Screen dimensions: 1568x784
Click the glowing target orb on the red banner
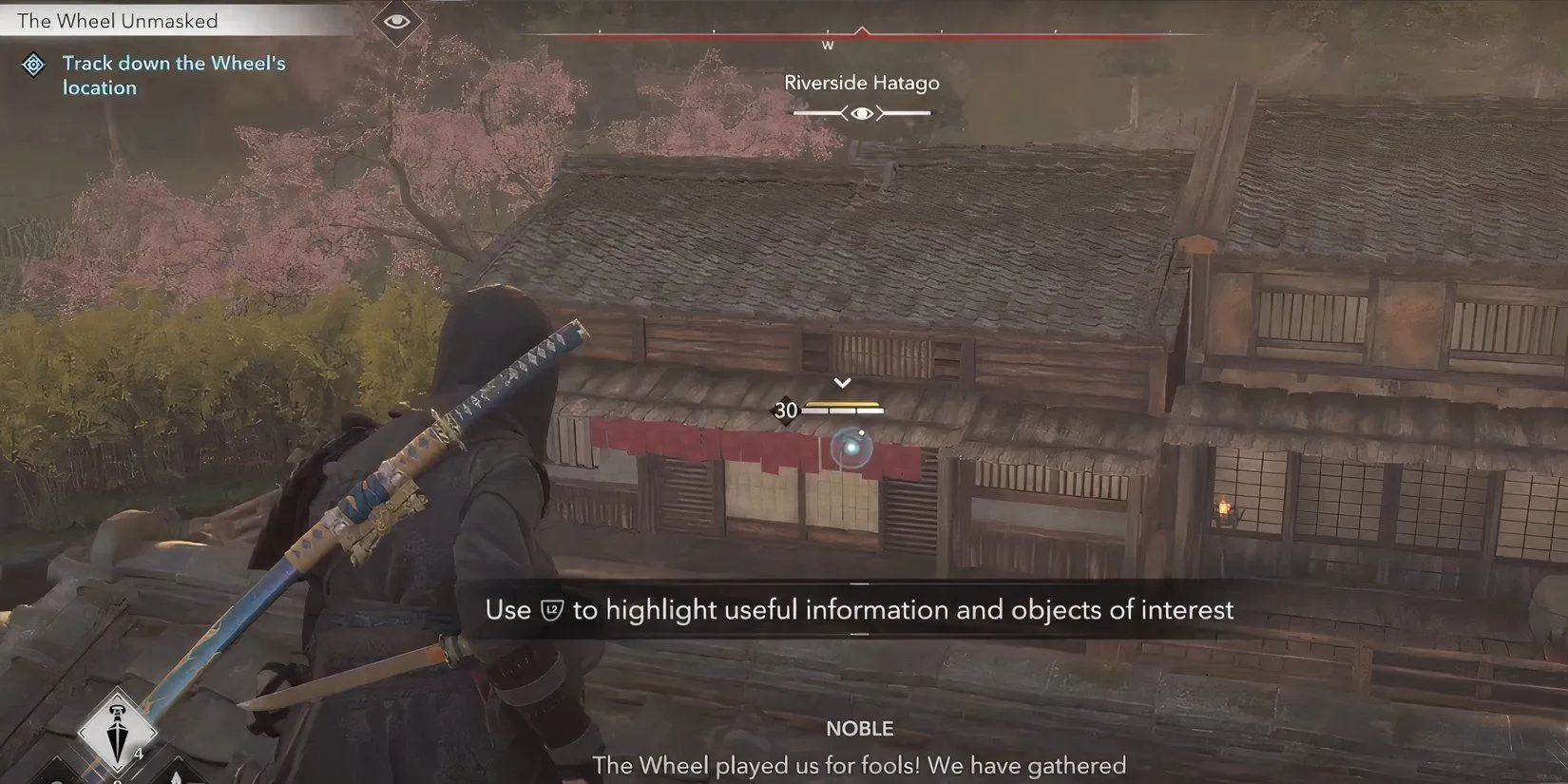[851, 448]
